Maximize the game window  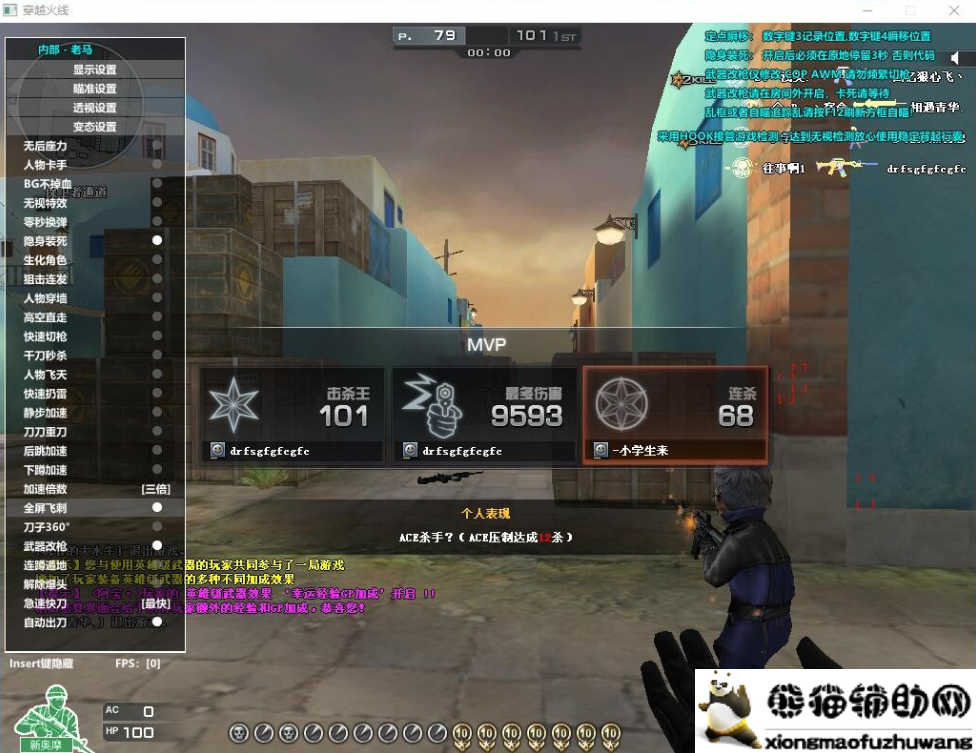pos(910,10)
